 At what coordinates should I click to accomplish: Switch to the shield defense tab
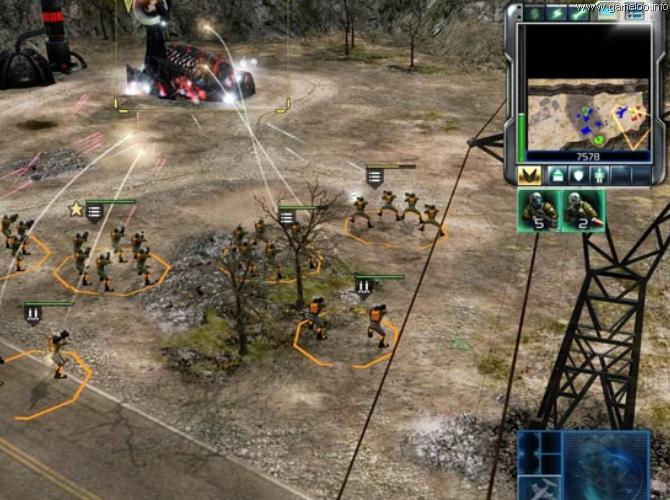(x=579, y=176)
